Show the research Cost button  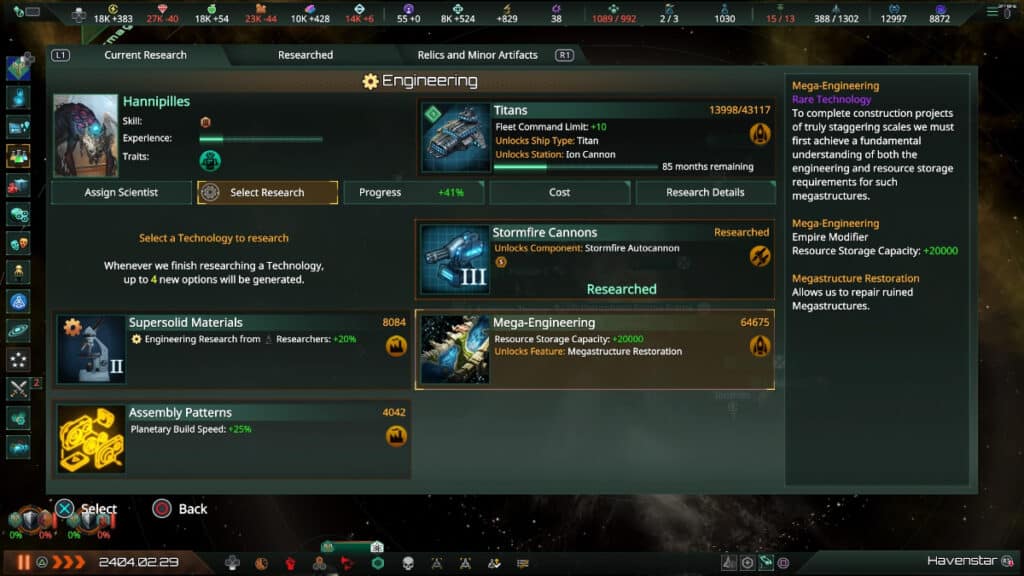click(559, 193)
